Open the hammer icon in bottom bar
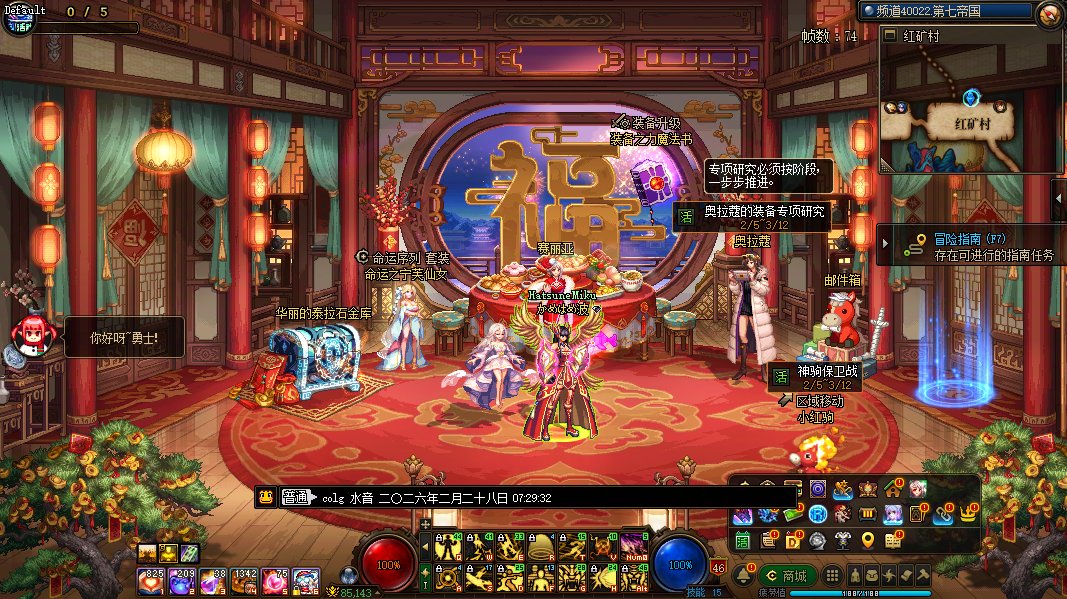The height and width of the screenshot is (599, 1067). click(923, 576)
